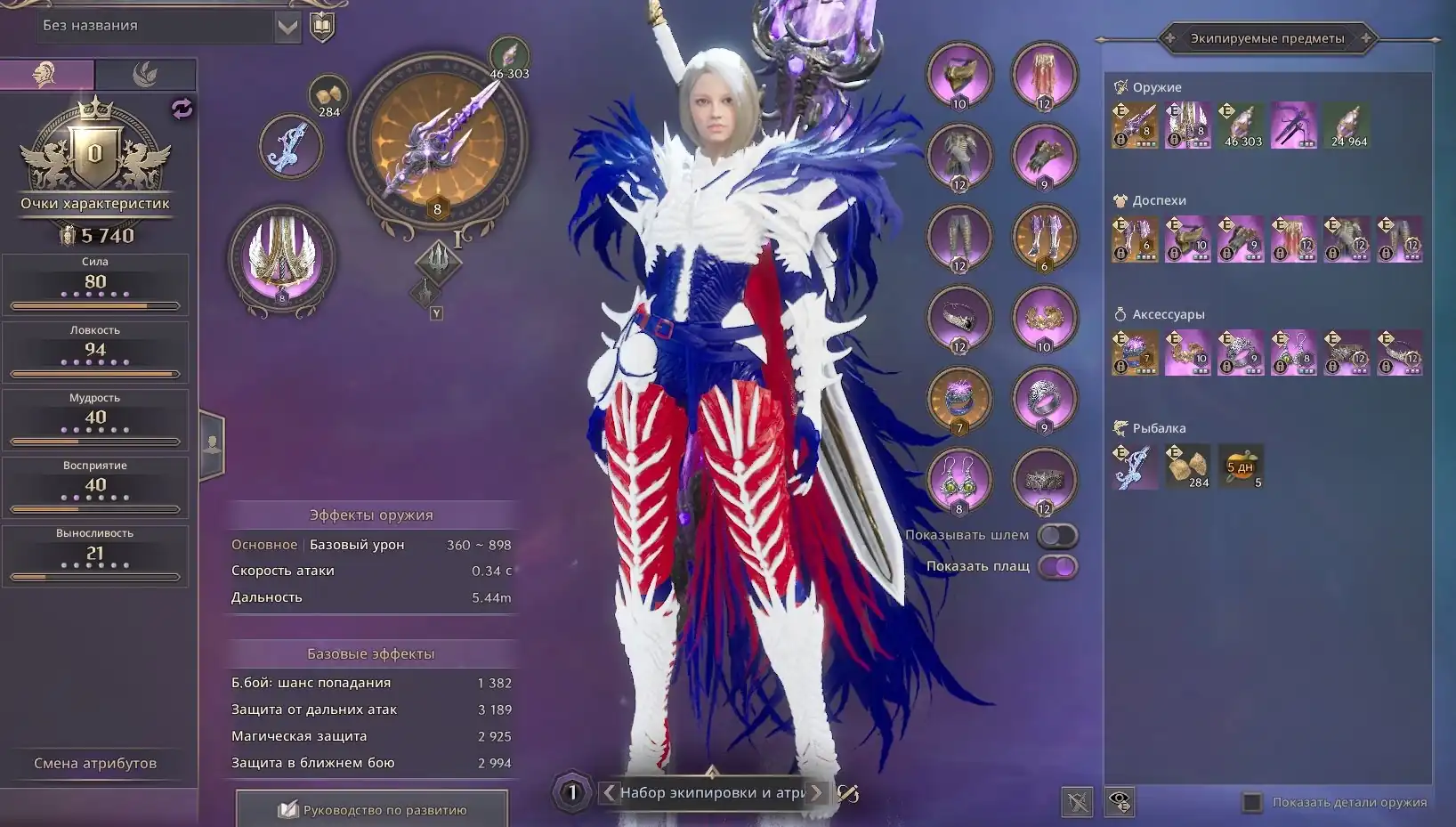Open "Руководство по развитию" guide
Image resolution: width=1456 pixels, height=827 pixels.
(372, 809)
